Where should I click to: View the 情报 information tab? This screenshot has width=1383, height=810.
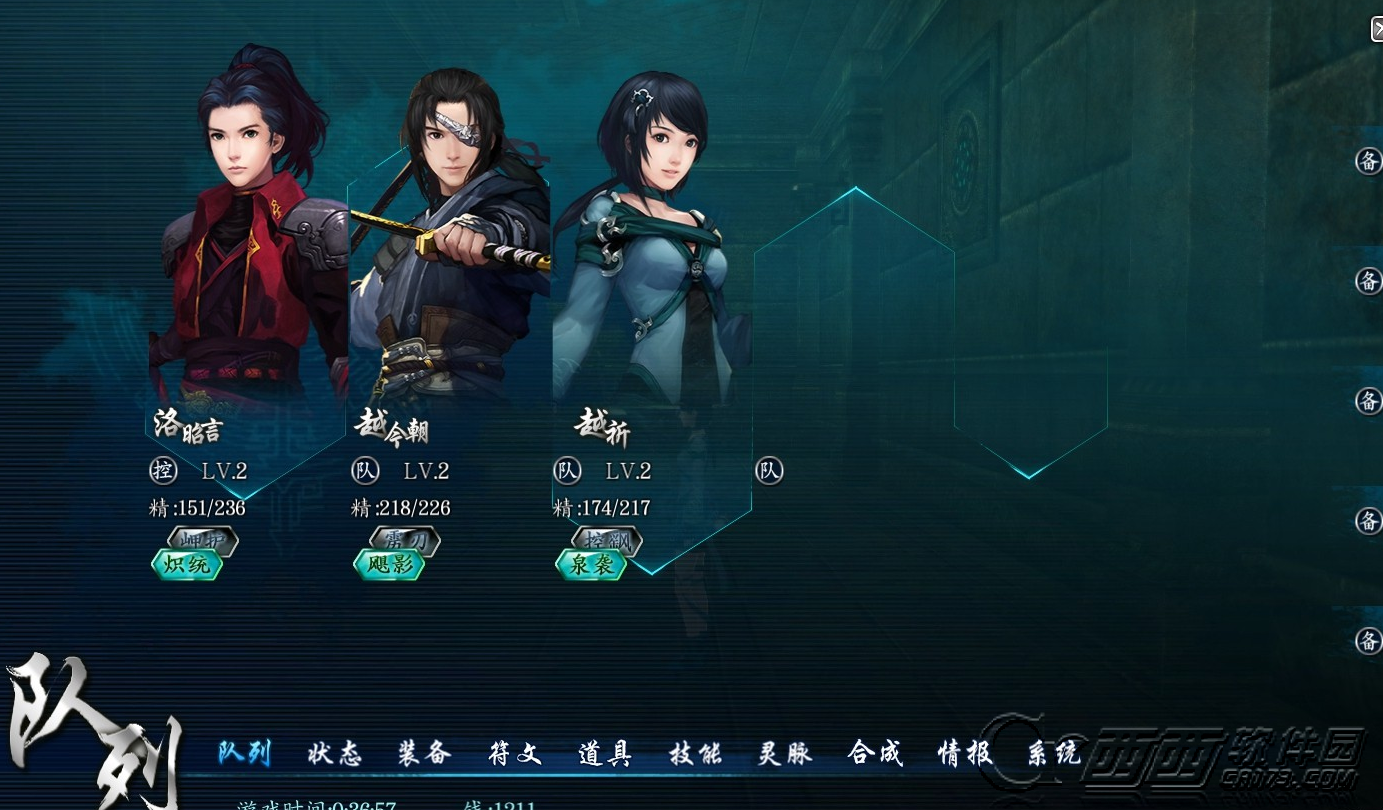click(964, 753)
